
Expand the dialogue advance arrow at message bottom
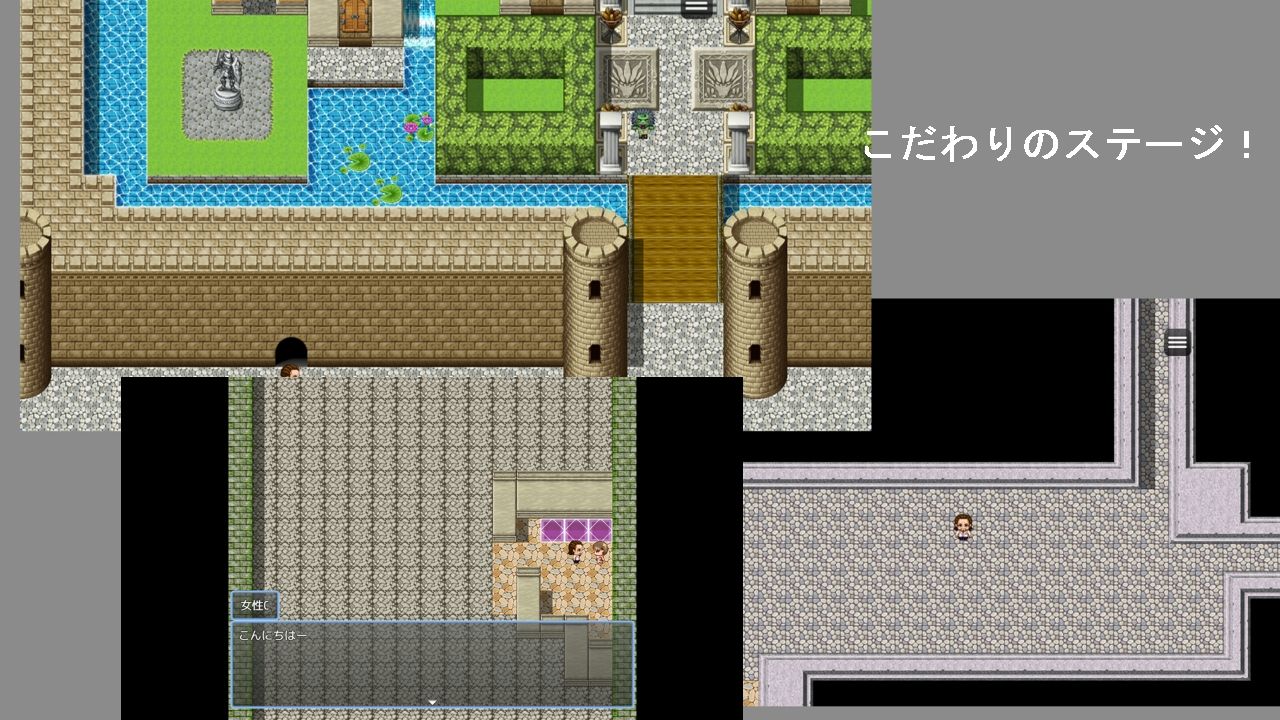(430, 701)
